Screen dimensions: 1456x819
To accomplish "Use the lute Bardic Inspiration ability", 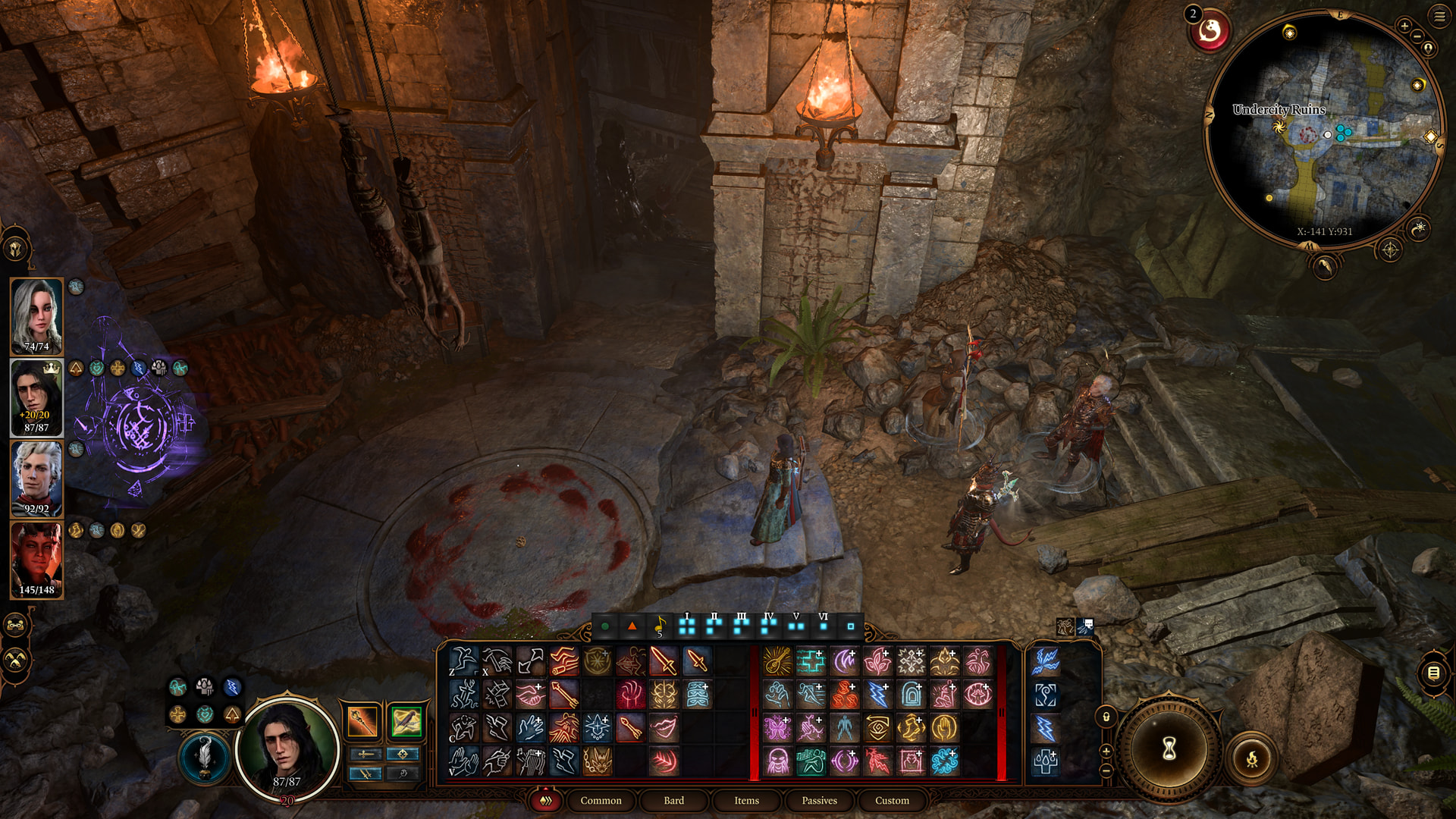I will coord(777,661).
